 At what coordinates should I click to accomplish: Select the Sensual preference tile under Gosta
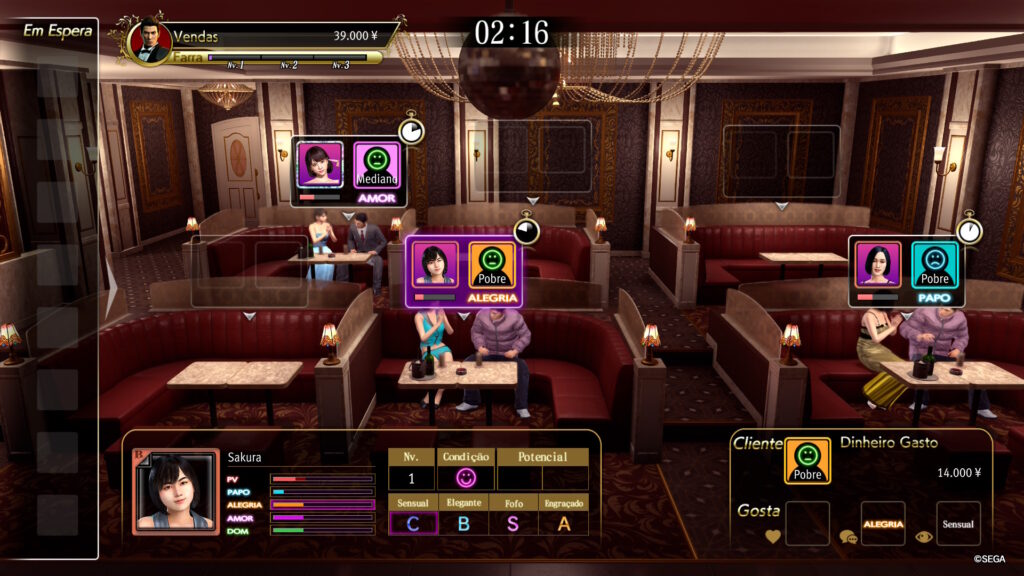coord(958,523)
